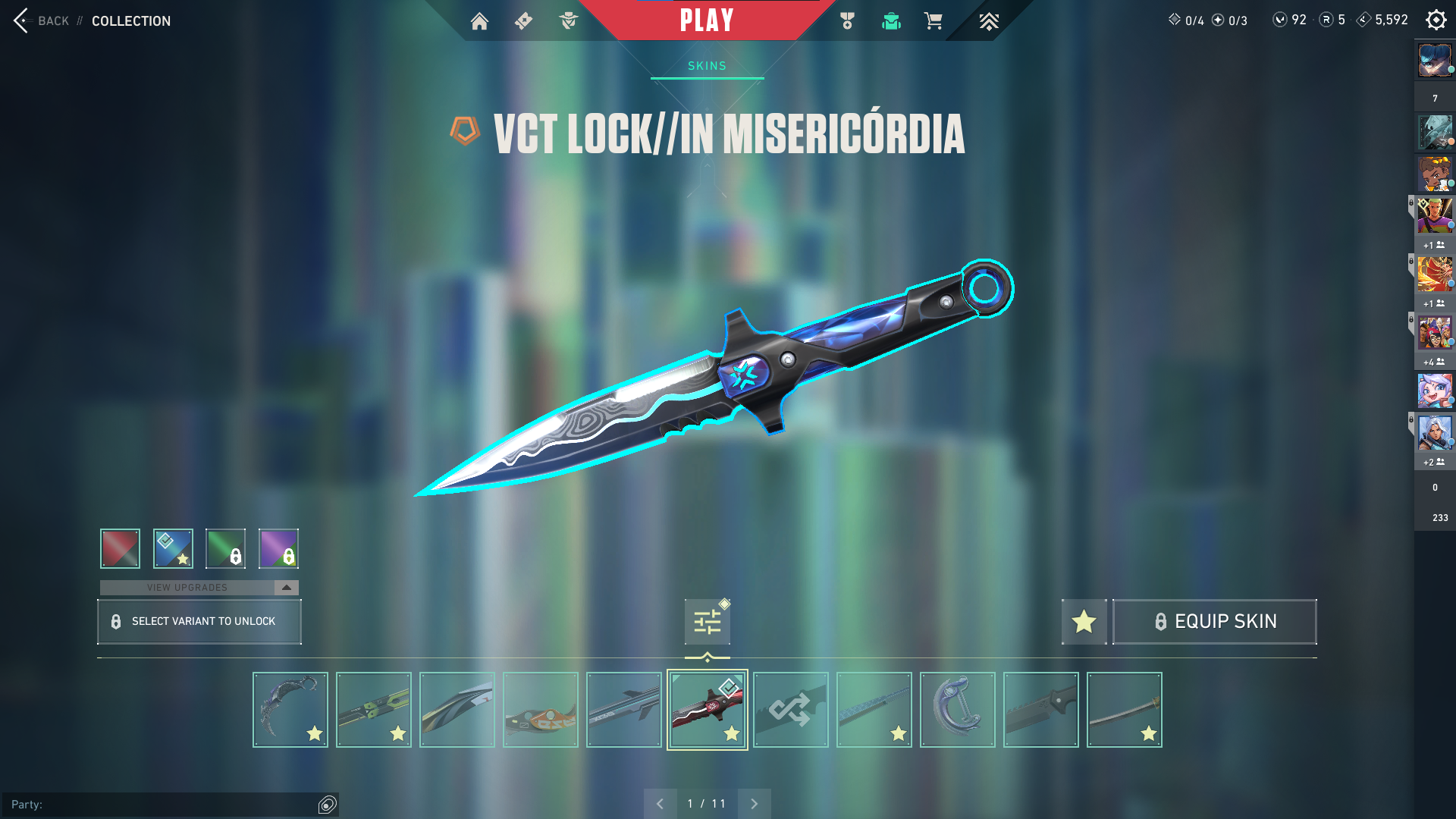Select the locked purple variant swatch

point(278,548)
